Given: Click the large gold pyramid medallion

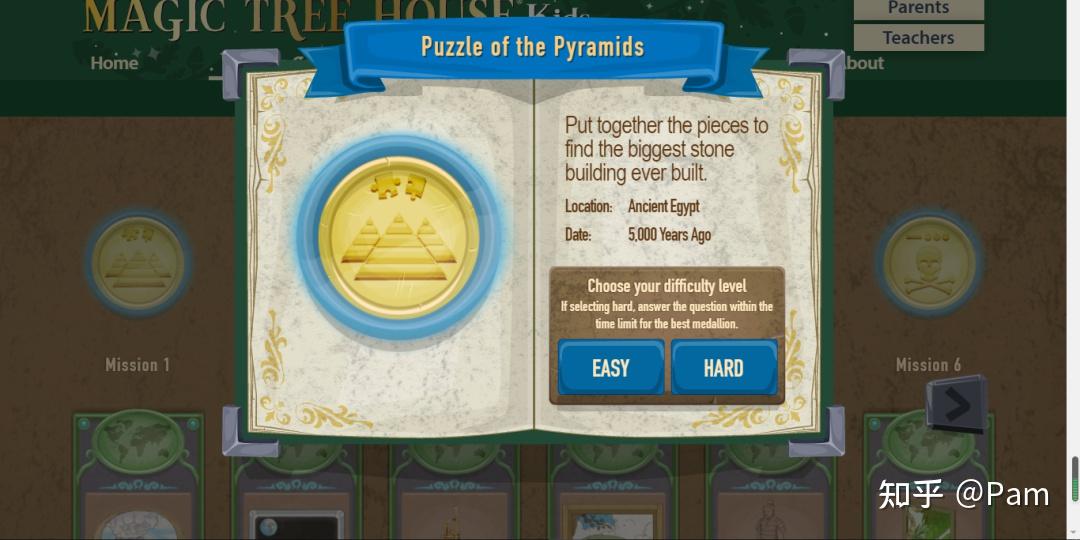Looking at the screenshot, I should 399,236.
